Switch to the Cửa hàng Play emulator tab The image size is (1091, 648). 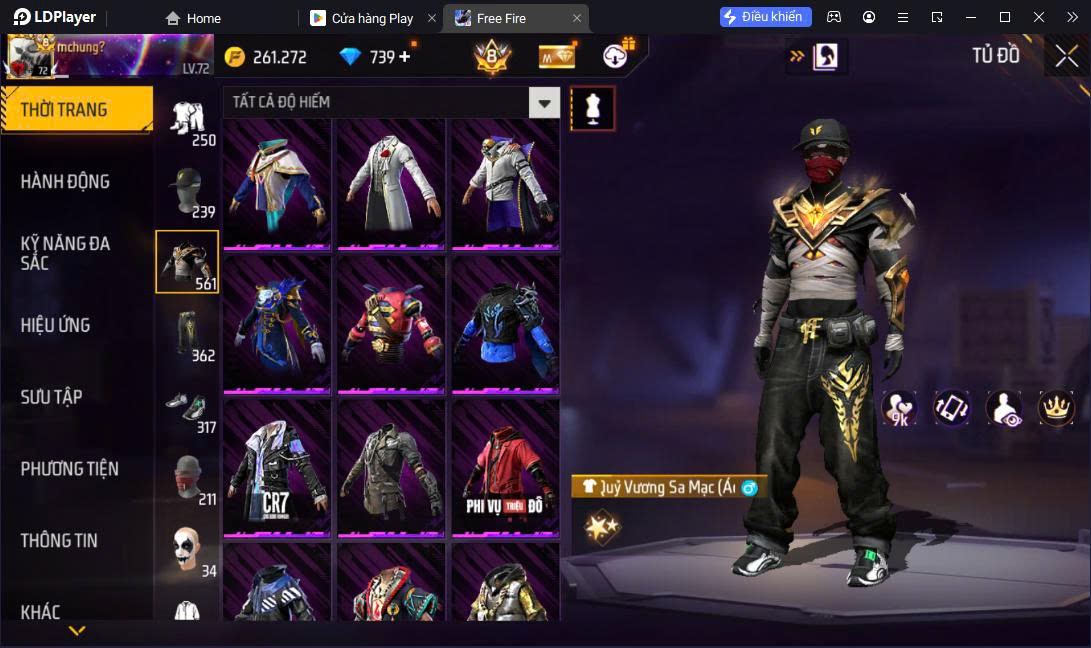[x=371, y=18]
